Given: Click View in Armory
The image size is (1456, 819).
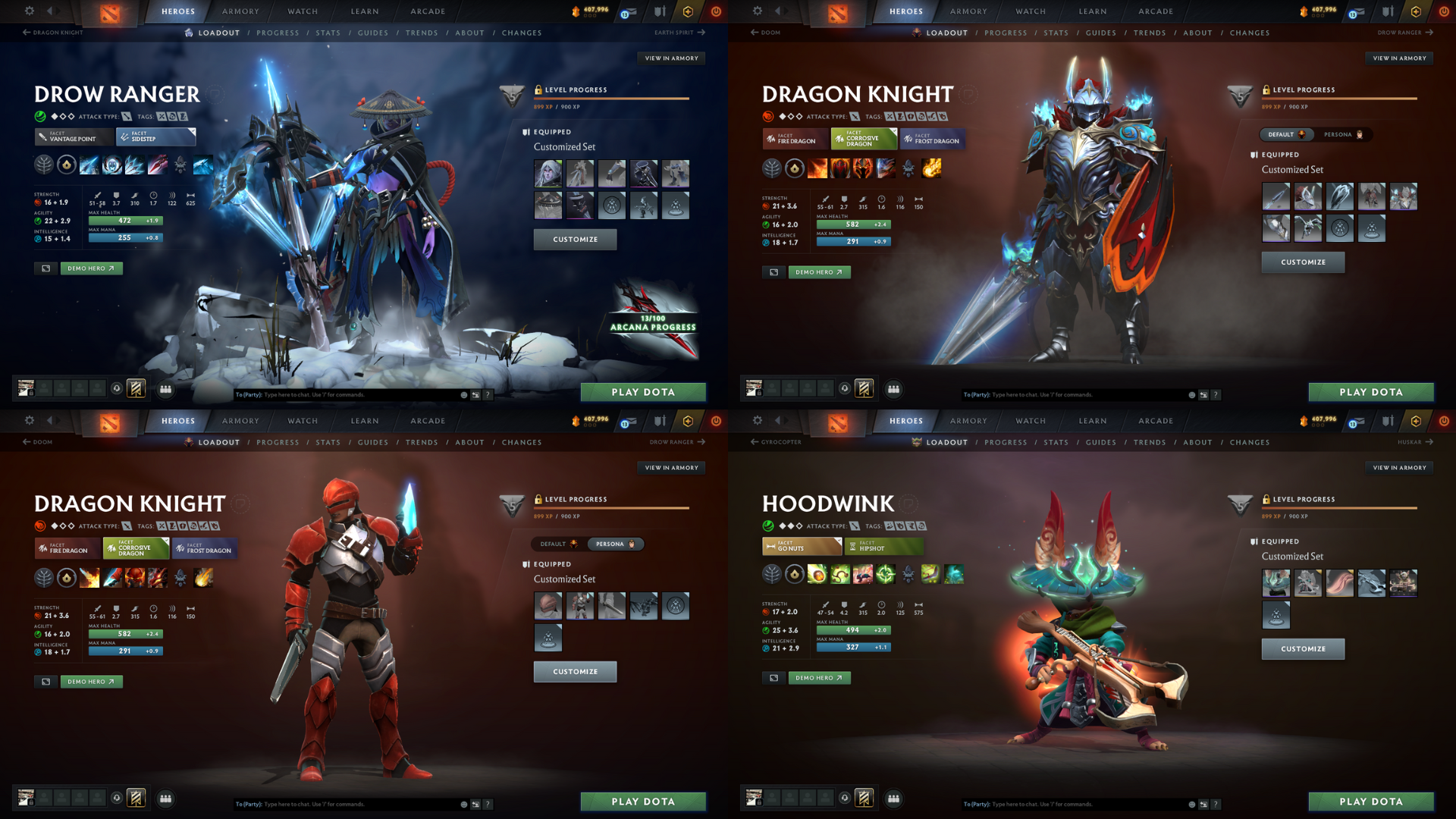Looking at the screenshot, I should (x=670, y=58).
